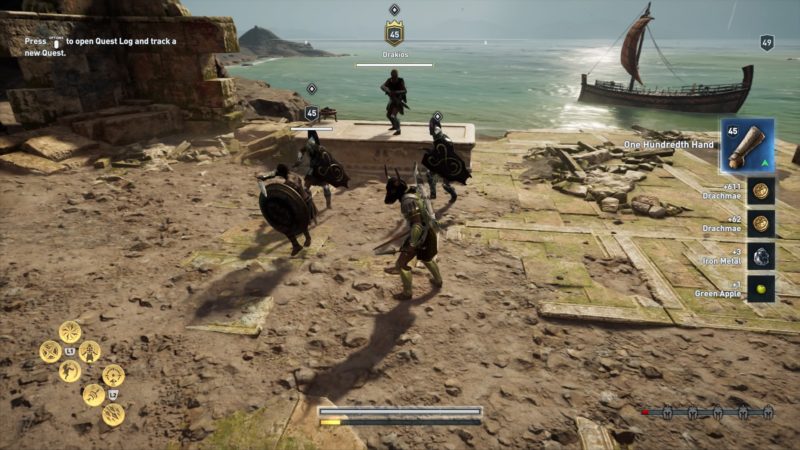Activate the crosshair target bow ability
Screen dimensions: 800x450
(113, 376)
